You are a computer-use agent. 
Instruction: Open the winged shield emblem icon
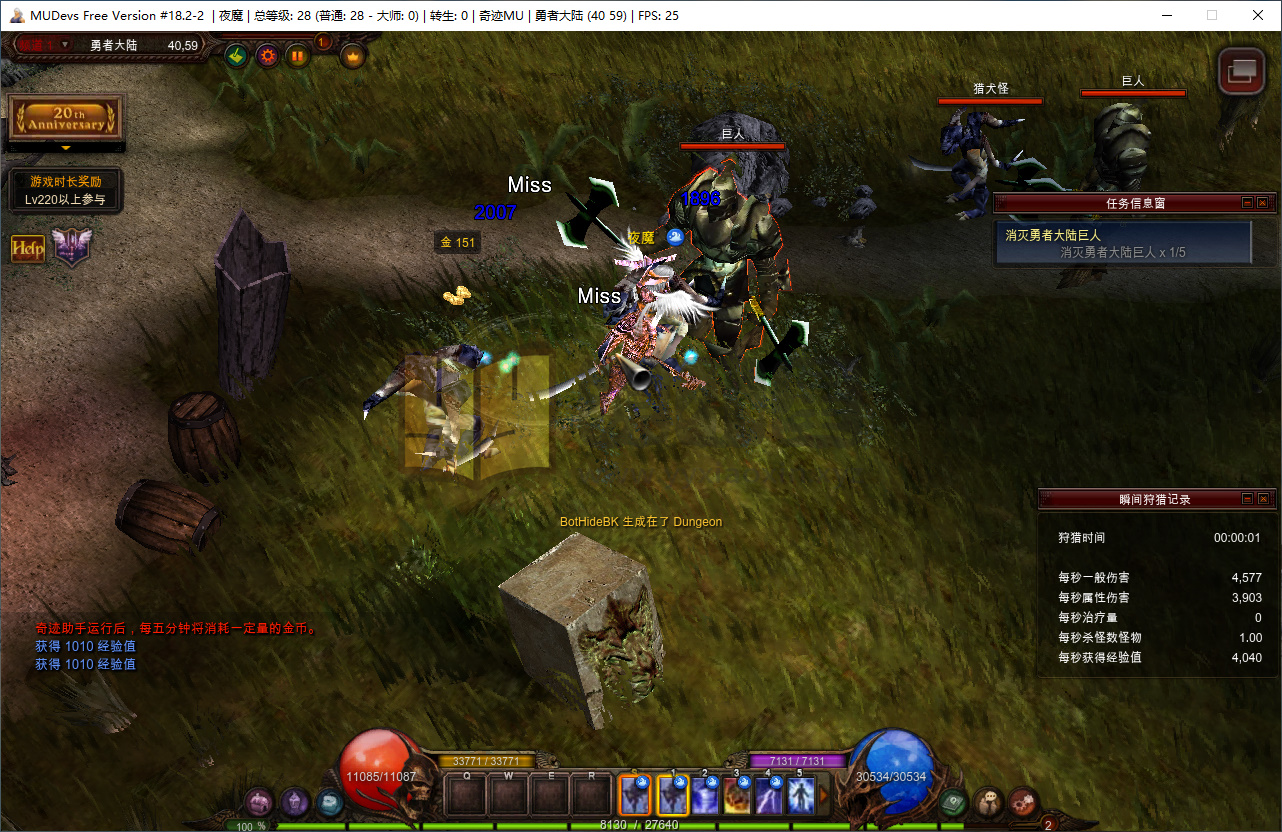point(71,247)
